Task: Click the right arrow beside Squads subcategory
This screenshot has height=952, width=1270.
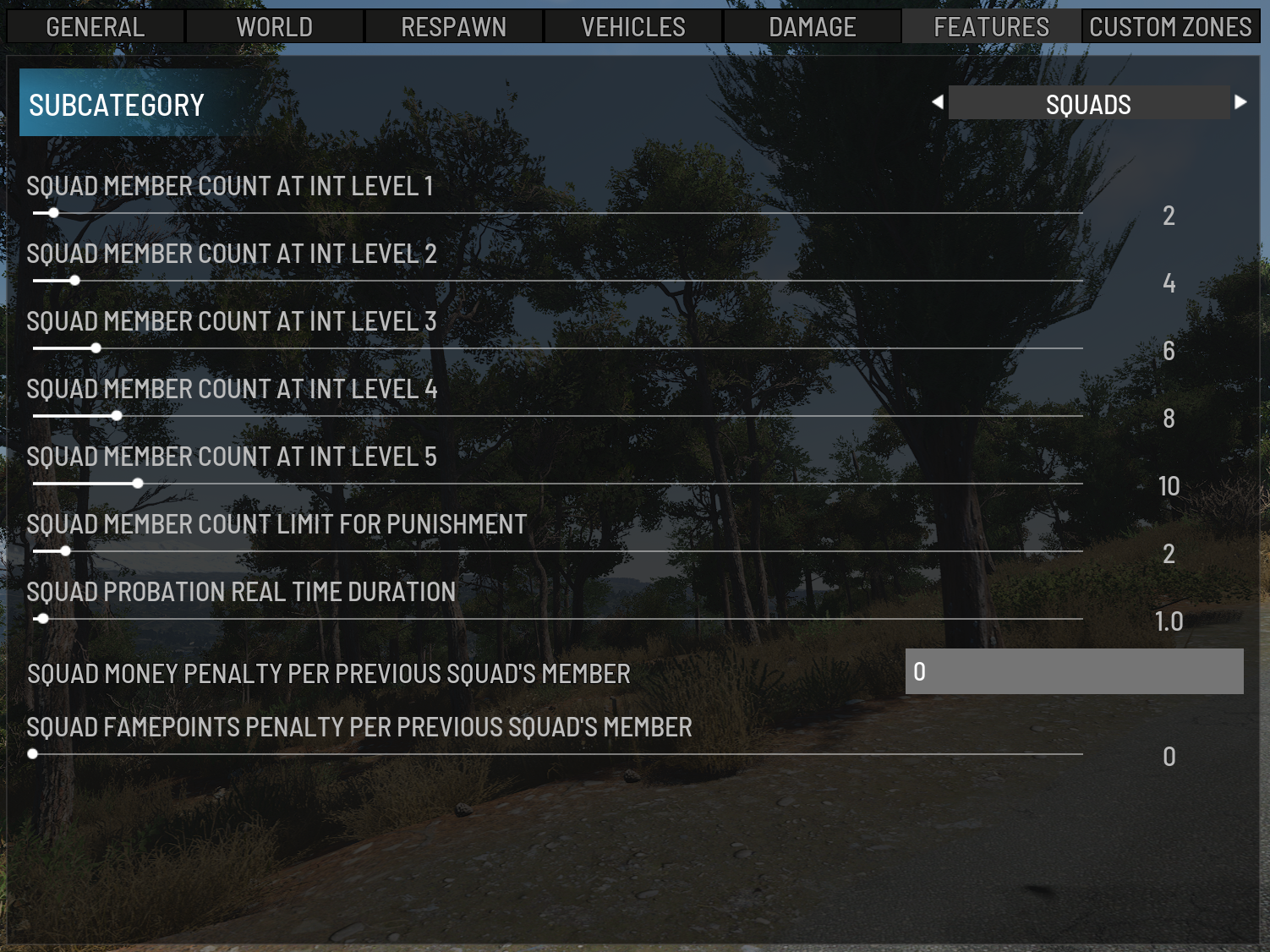Action: coord(1240,102)
